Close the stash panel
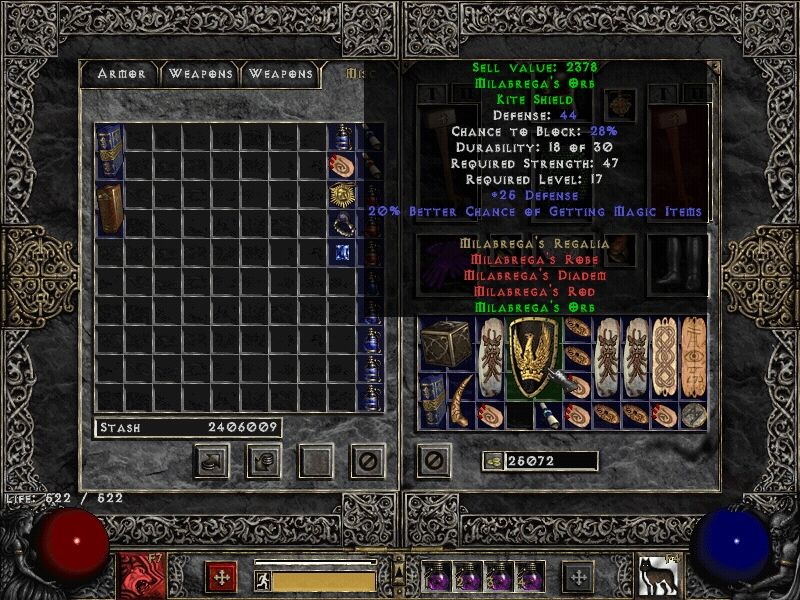800x600 pixels. click(367, 460)
